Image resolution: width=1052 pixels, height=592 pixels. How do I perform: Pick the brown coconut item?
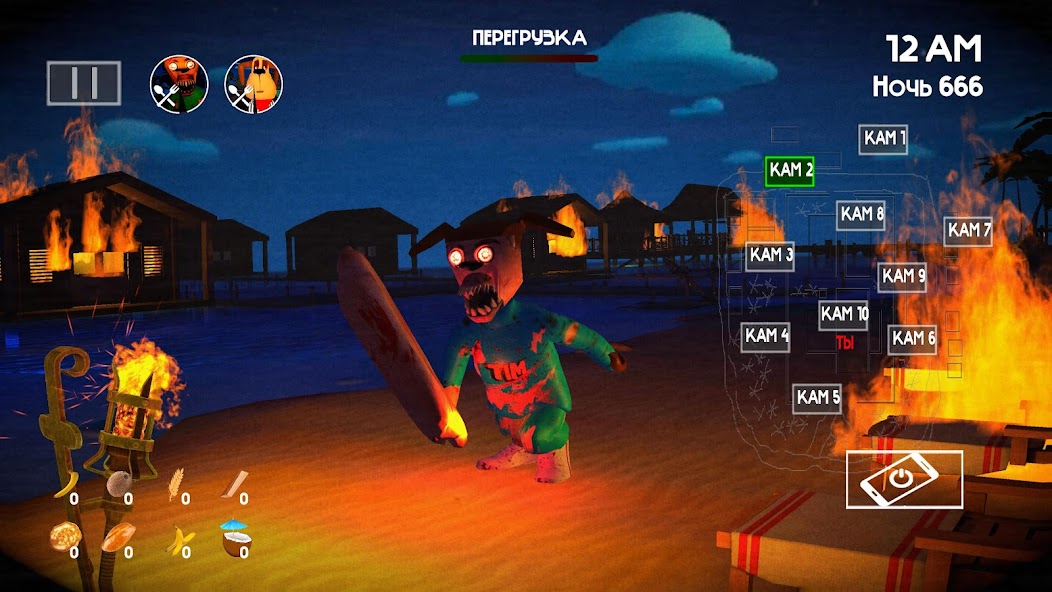click(117, 483)
